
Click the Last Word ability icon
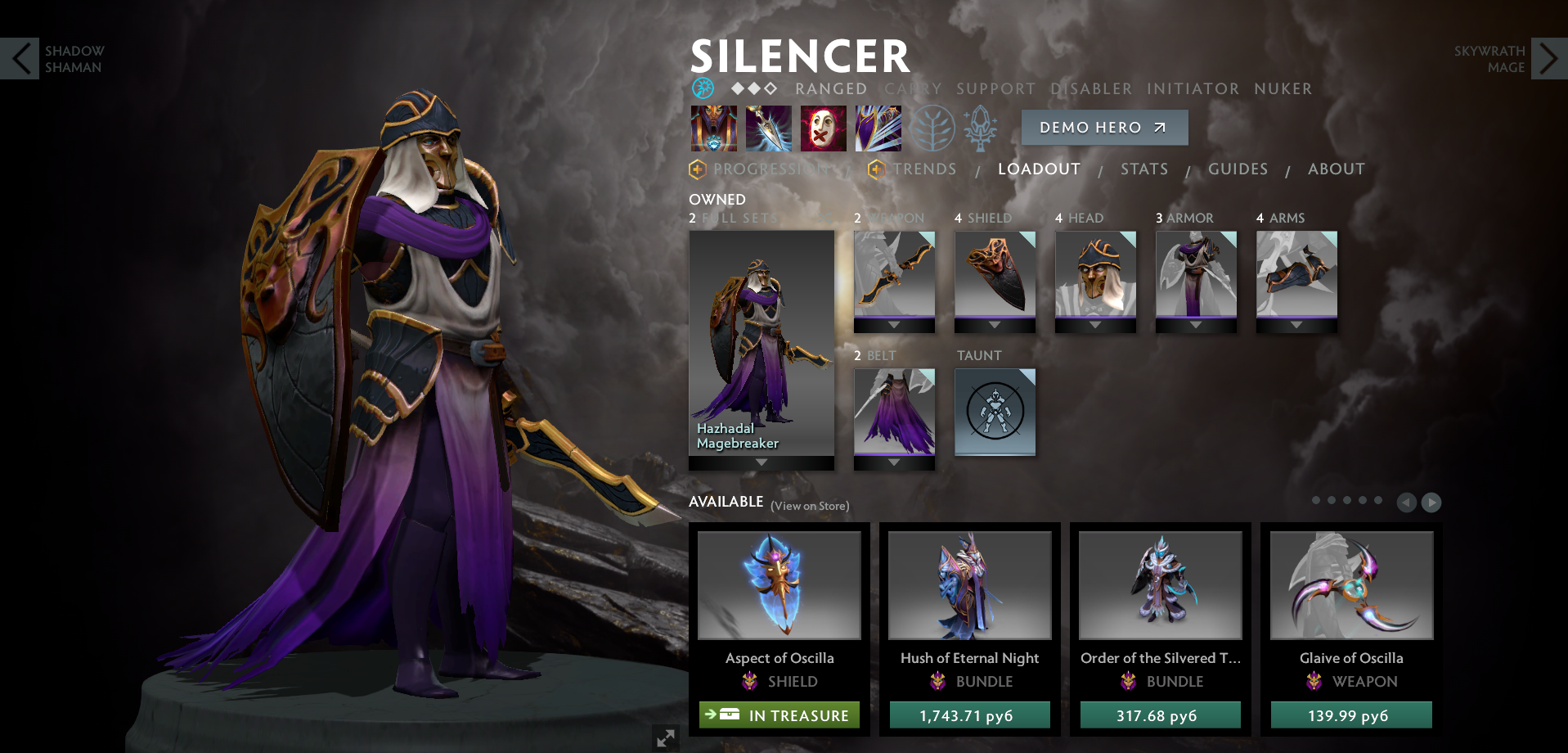(x=823, y=128)
